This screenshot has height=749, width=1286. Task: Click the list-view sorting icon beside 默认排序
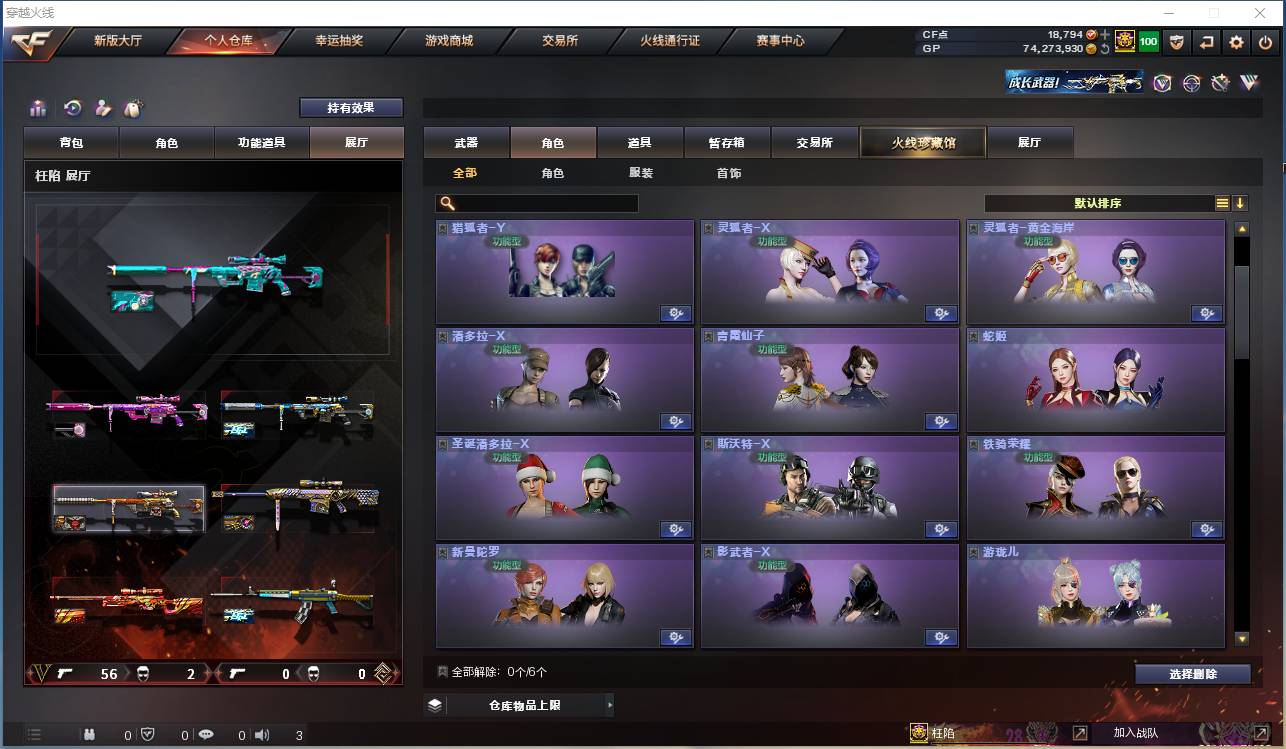[1222, 202]
